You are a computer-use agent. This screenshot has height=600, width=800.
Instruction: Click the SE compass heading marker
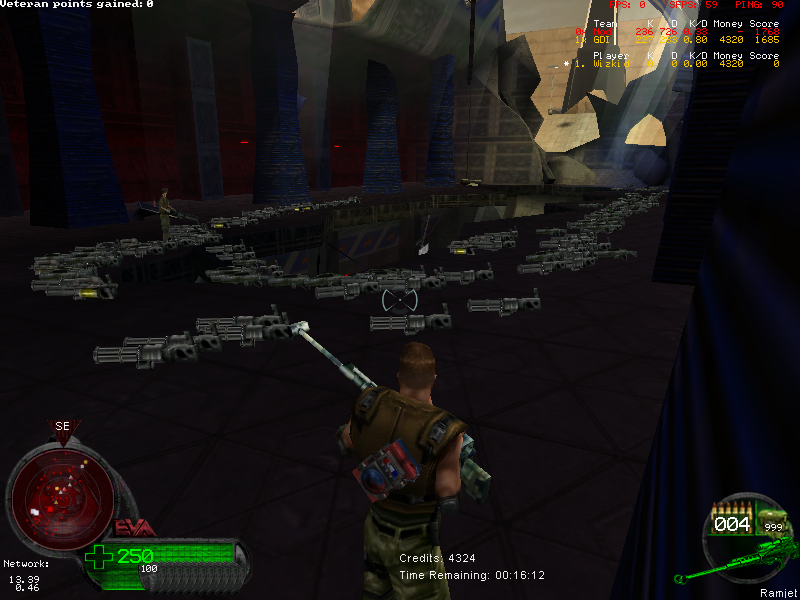click(62, 427)
